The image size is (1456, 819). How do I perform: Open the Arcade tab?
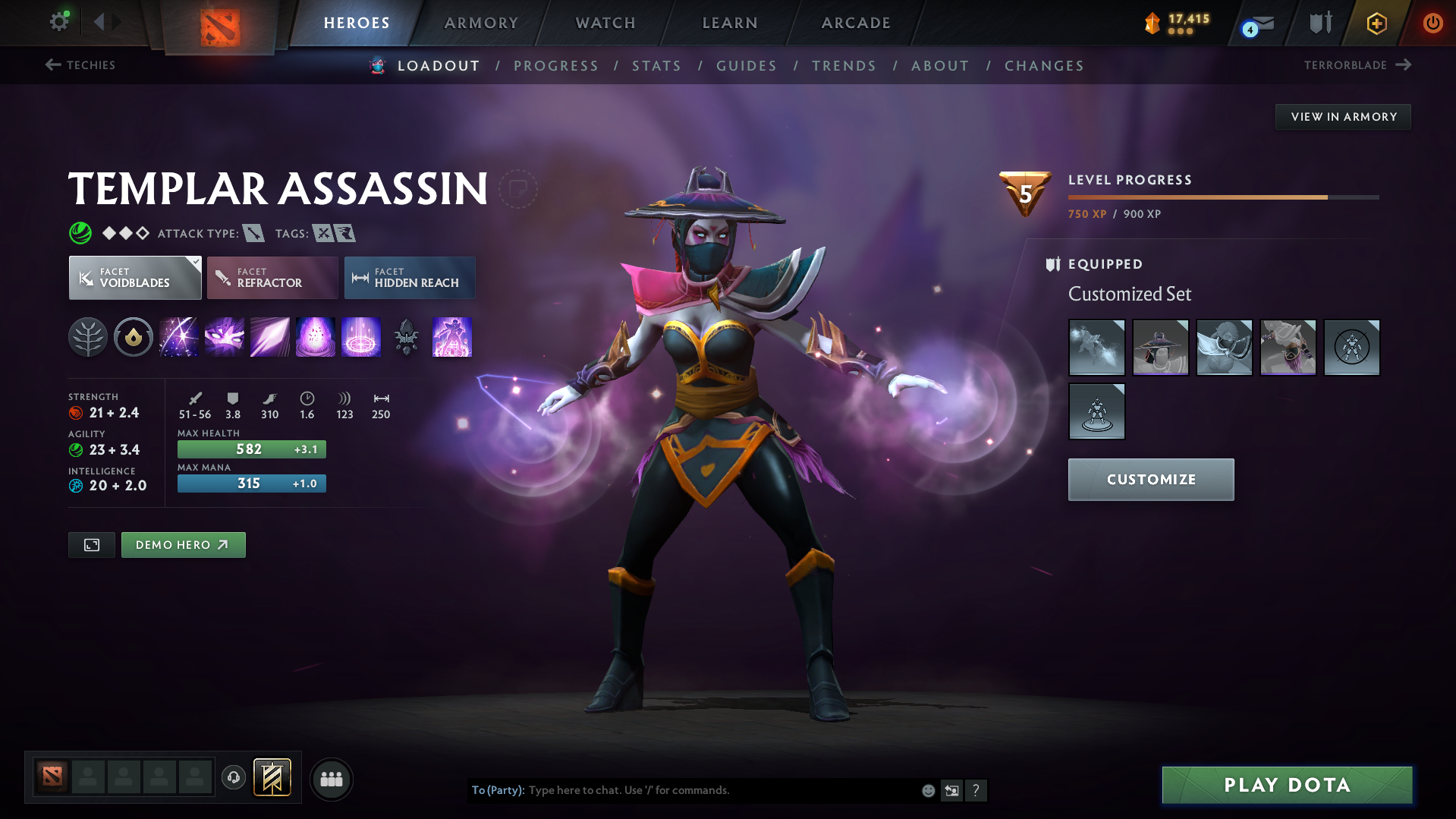856,23
